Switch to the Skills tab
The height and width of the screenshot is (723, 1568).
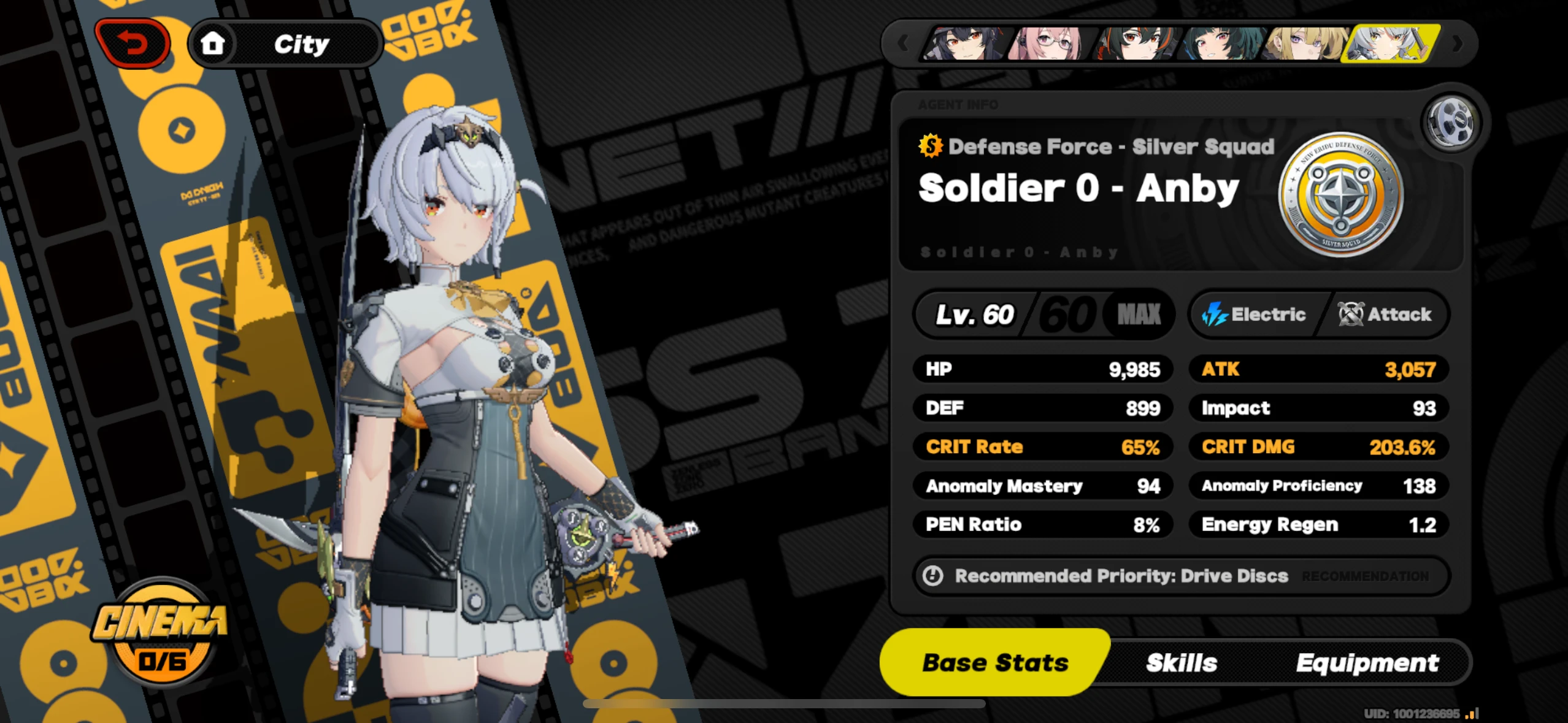[1181, 662]
